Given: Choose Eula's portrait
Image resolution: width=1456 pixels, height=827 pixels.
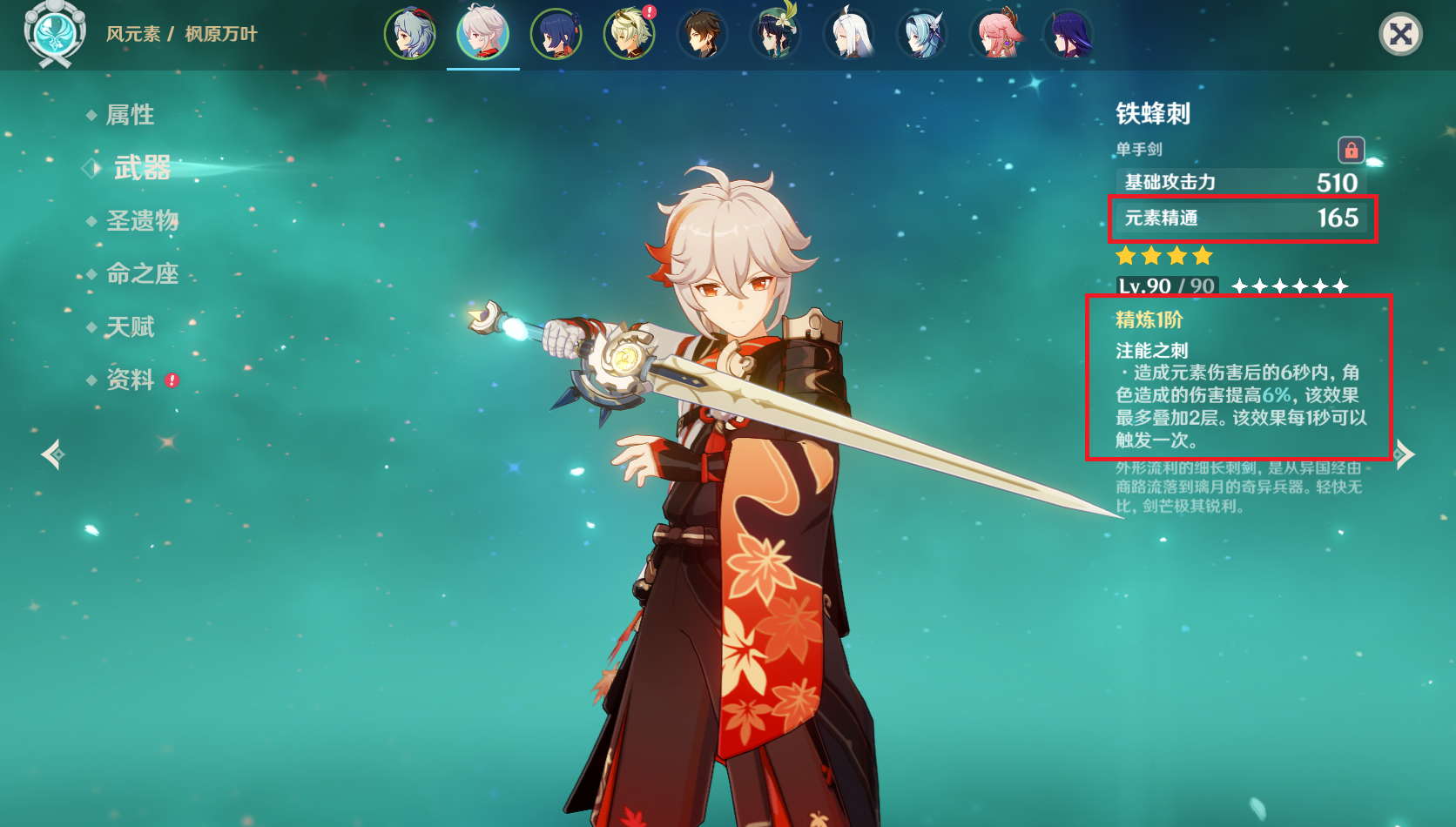Looking at the screenshot, I should click(x=922, y=35).
